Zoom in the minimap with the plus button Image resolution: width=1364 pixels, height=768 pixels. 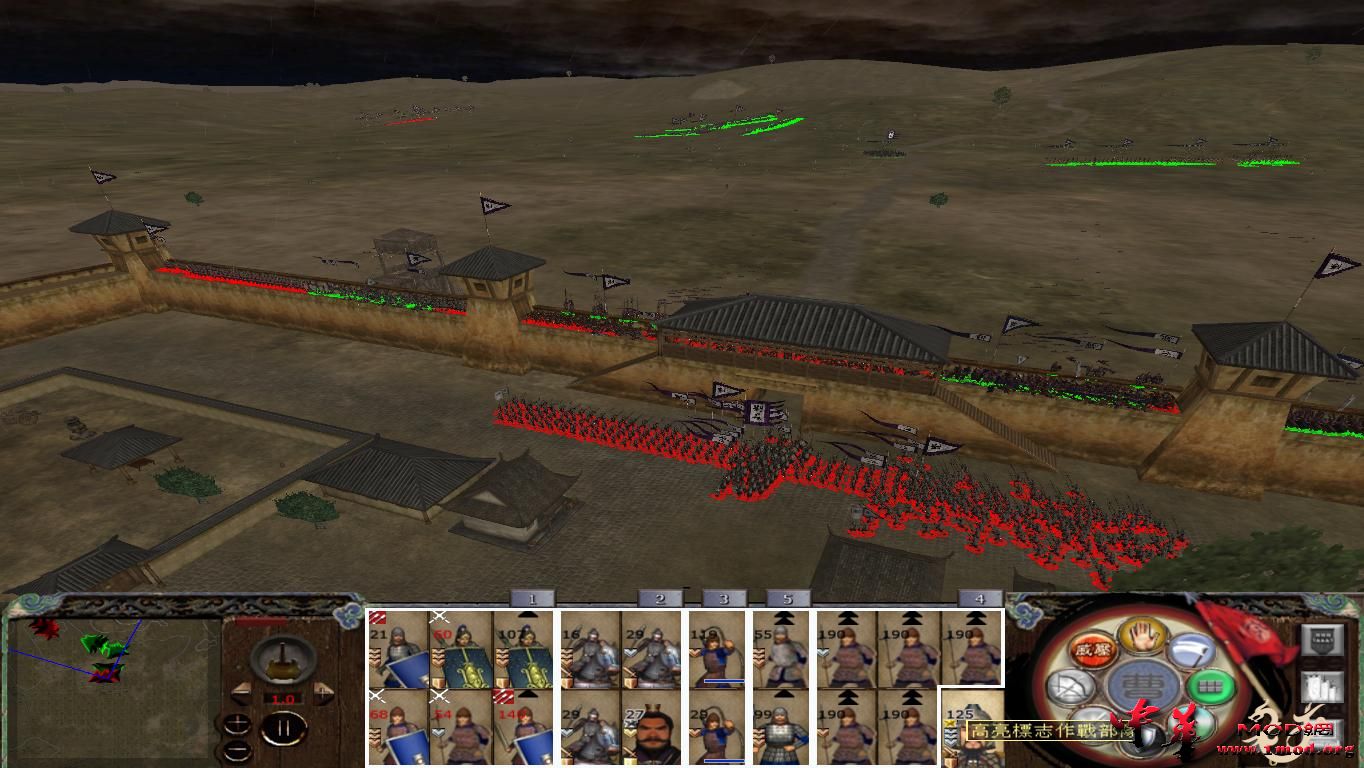[x=237, y=723]
